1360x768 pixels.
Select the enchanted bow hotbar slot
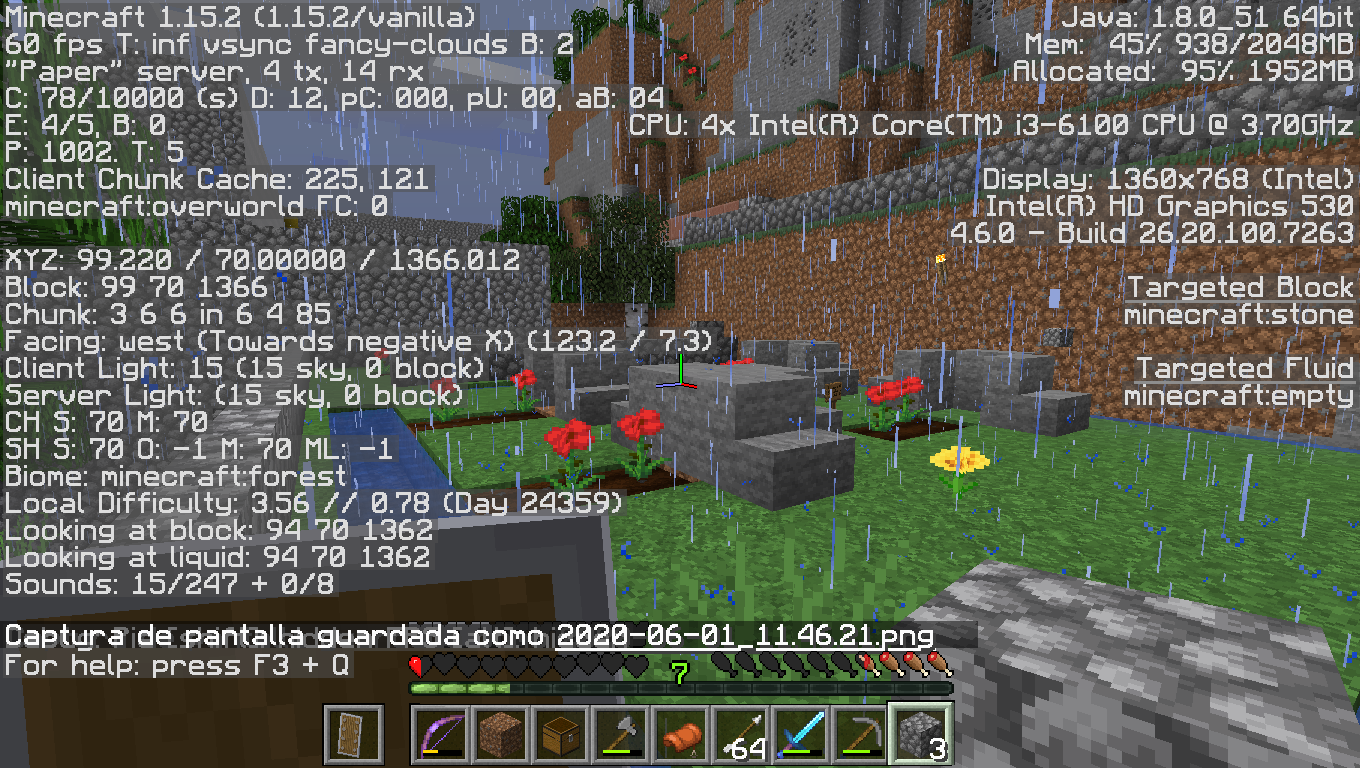(440, 735)
